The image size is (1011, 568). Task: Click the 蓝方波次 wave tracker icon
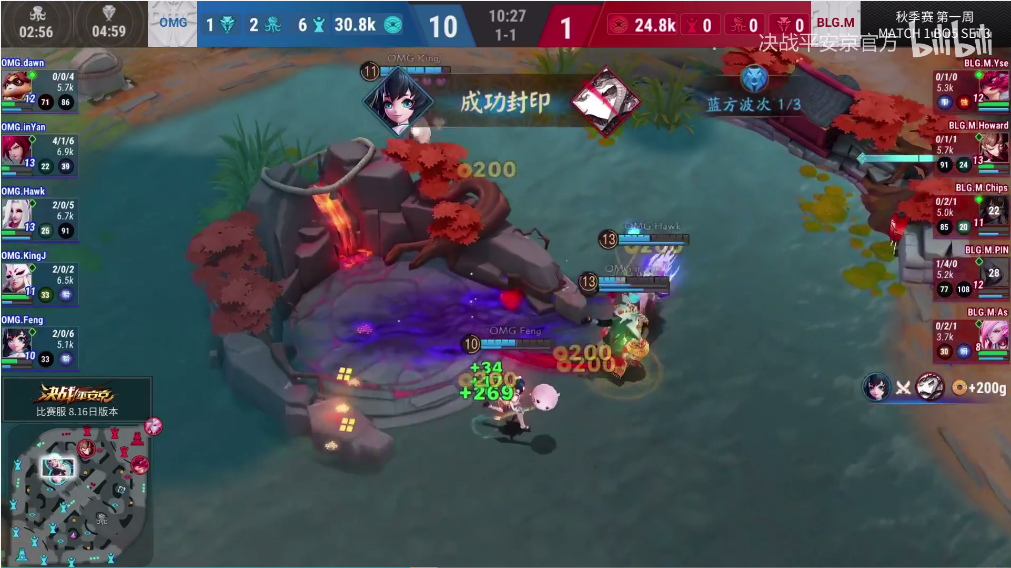click(754, 79)
